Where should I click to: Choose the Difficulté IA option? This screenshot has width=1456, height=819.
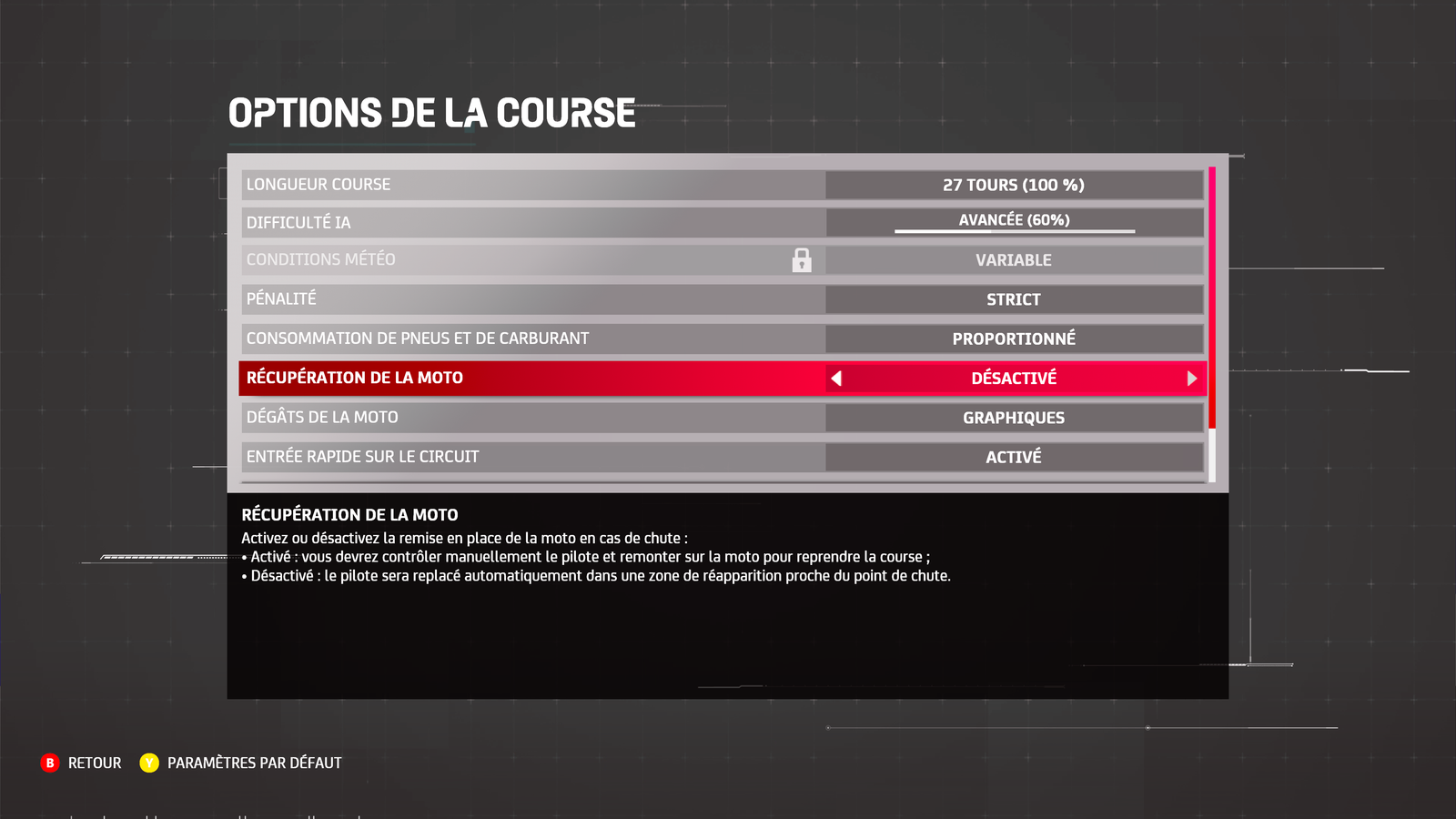(x=533, y=223)
